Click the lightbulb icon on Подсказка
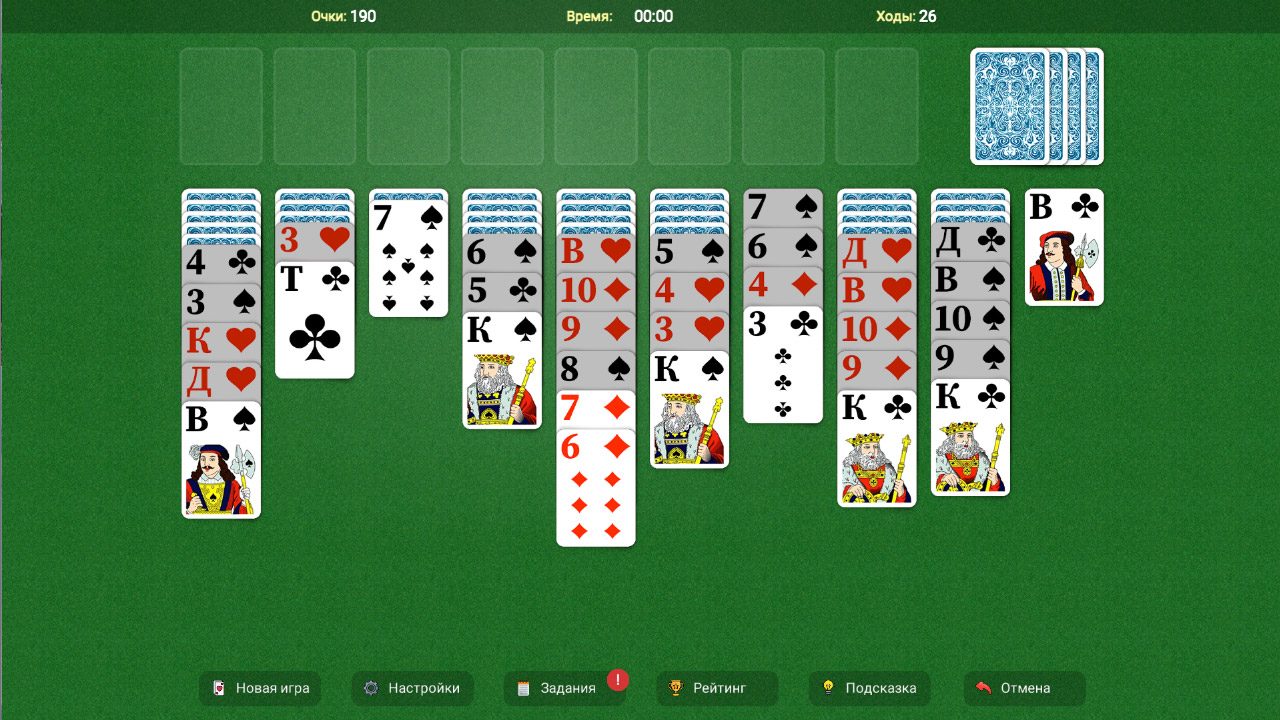 828,688
